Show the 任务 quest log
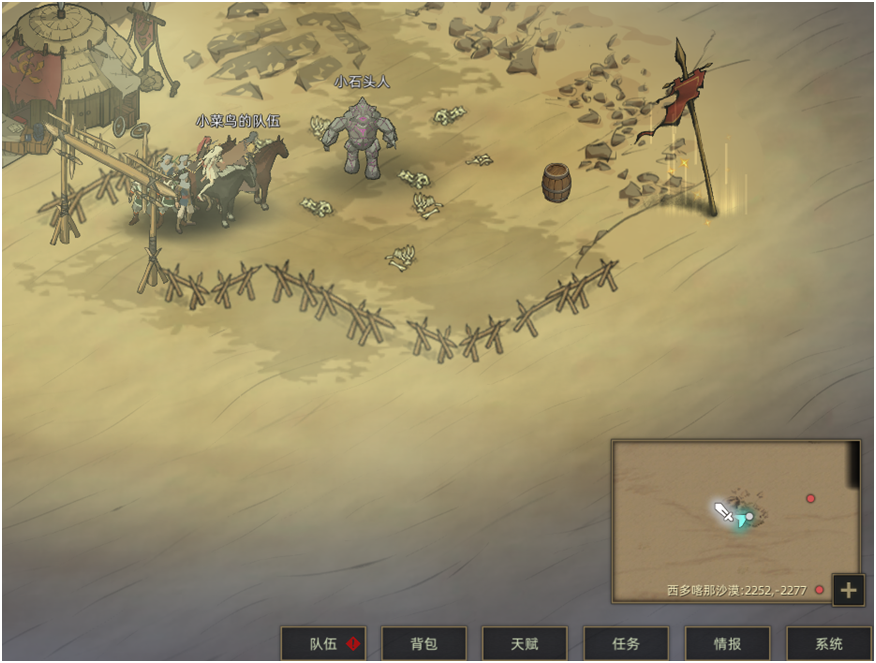Screen dimensions: 876x663 tap(626, 644)
